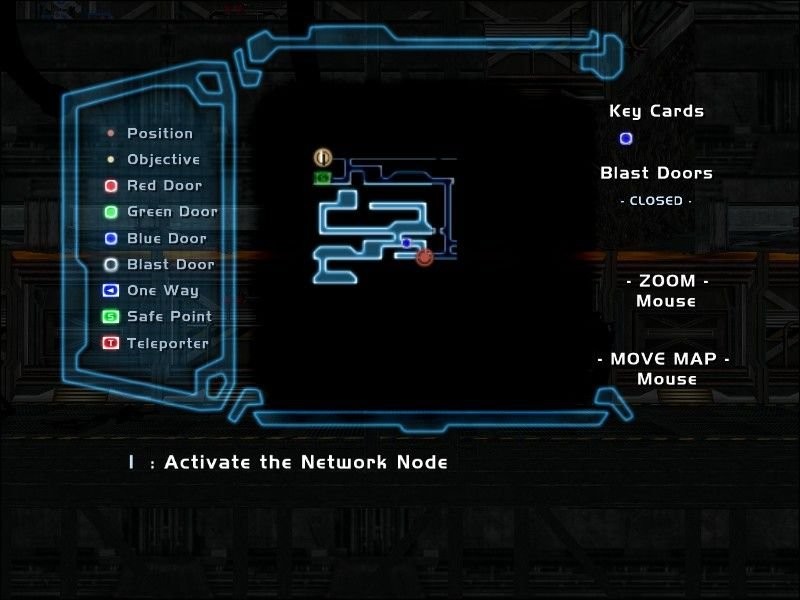Choose the Safe Point legend entry
The image size is (800, 600).
click(x=157, y=317)
